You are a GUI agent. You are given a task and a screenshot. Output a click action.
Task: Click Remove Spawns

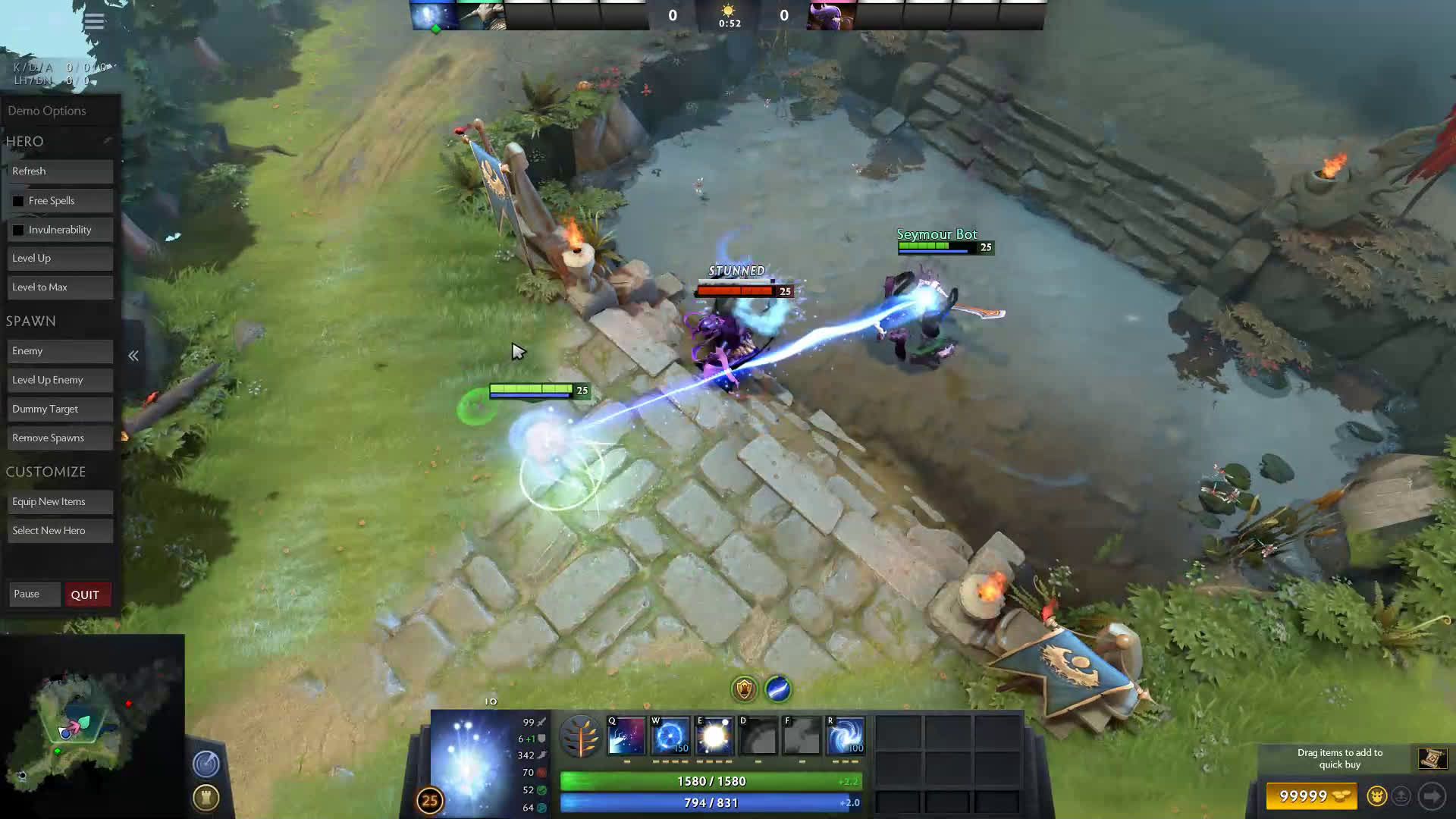(60, 438)
